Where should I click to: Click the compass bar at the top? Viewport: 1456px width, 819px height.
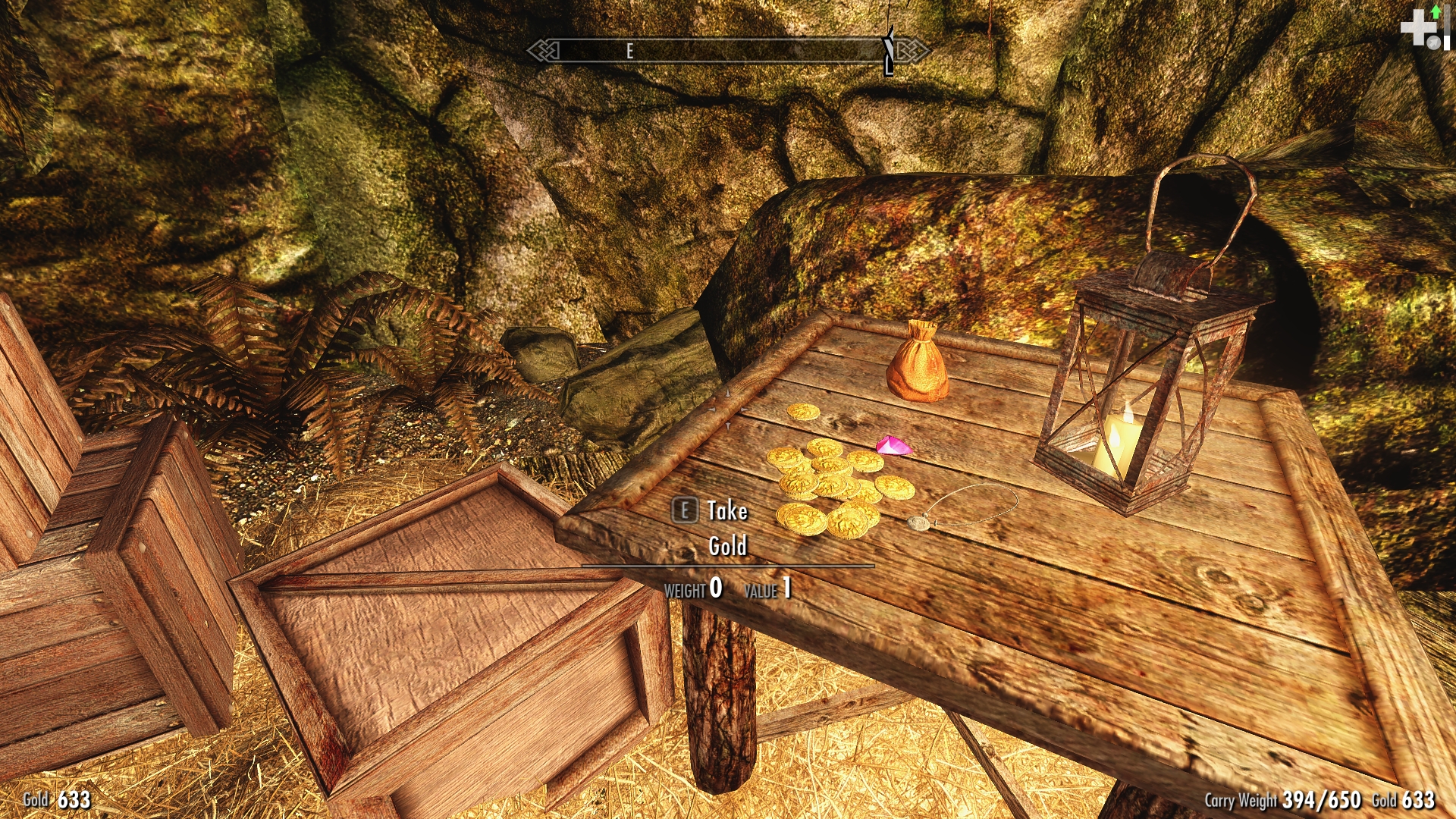726,51
